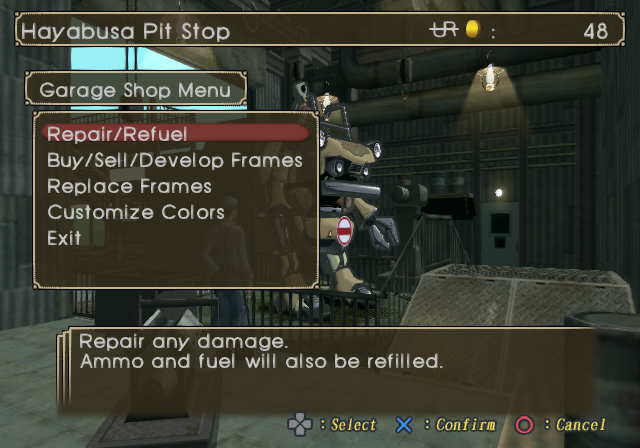Screen dimensions: 640x448
Task: Select the Repair/Refuel option
Action: coord(118,133)
